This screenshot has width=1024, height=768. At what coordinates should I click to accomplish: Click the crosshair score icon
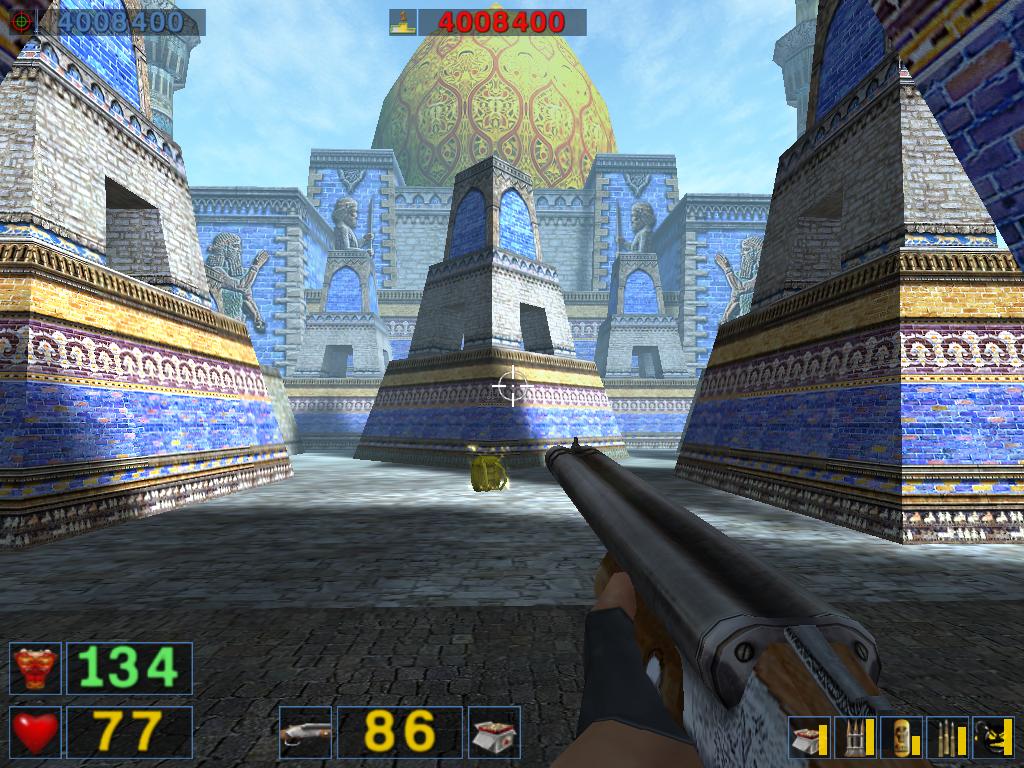coord(21,22)
